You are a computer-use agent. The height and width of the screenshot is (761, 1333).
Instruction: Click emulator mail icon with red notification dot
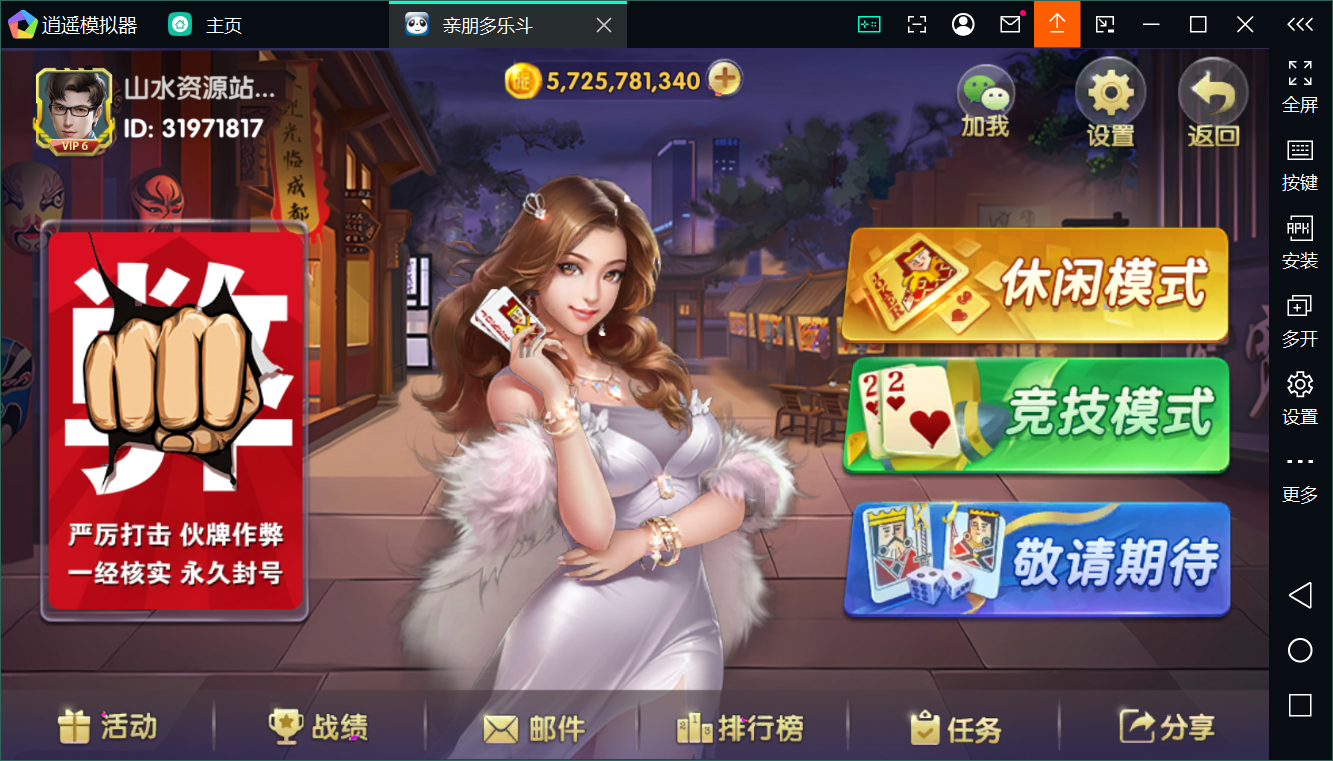1009,23
